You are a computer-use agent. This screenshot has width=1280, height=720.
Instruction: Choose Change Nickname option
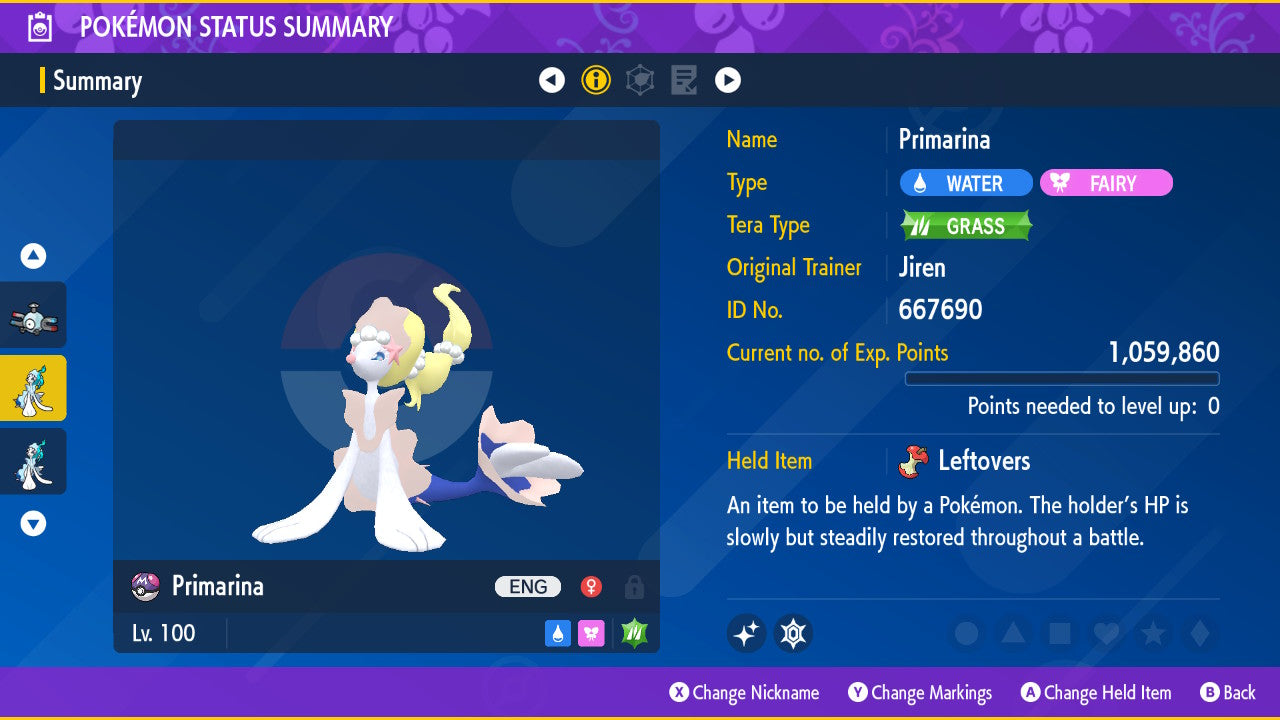(744, 693)
